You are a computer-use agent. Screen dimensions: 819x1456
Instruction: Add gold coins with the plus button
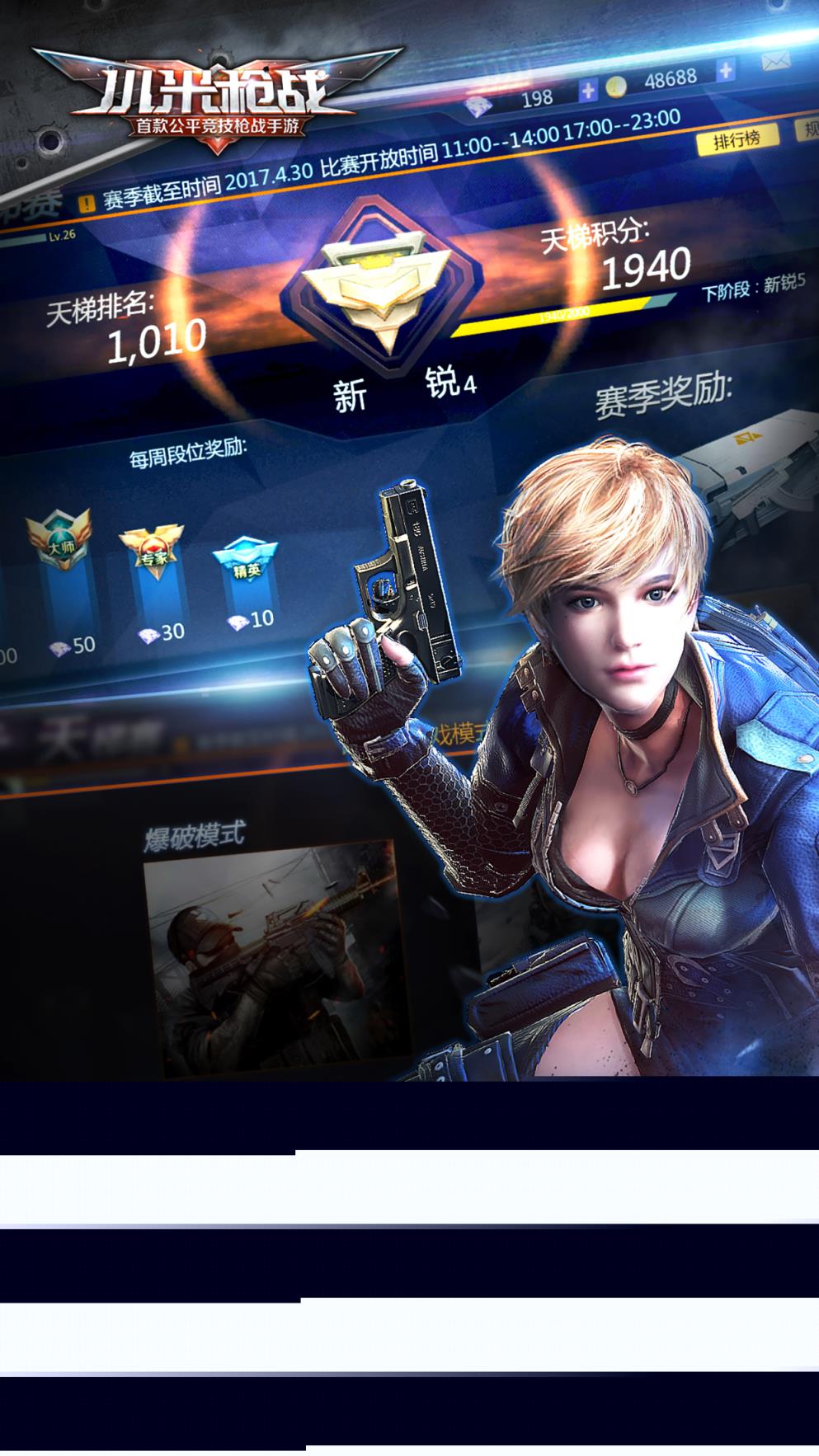725,71
